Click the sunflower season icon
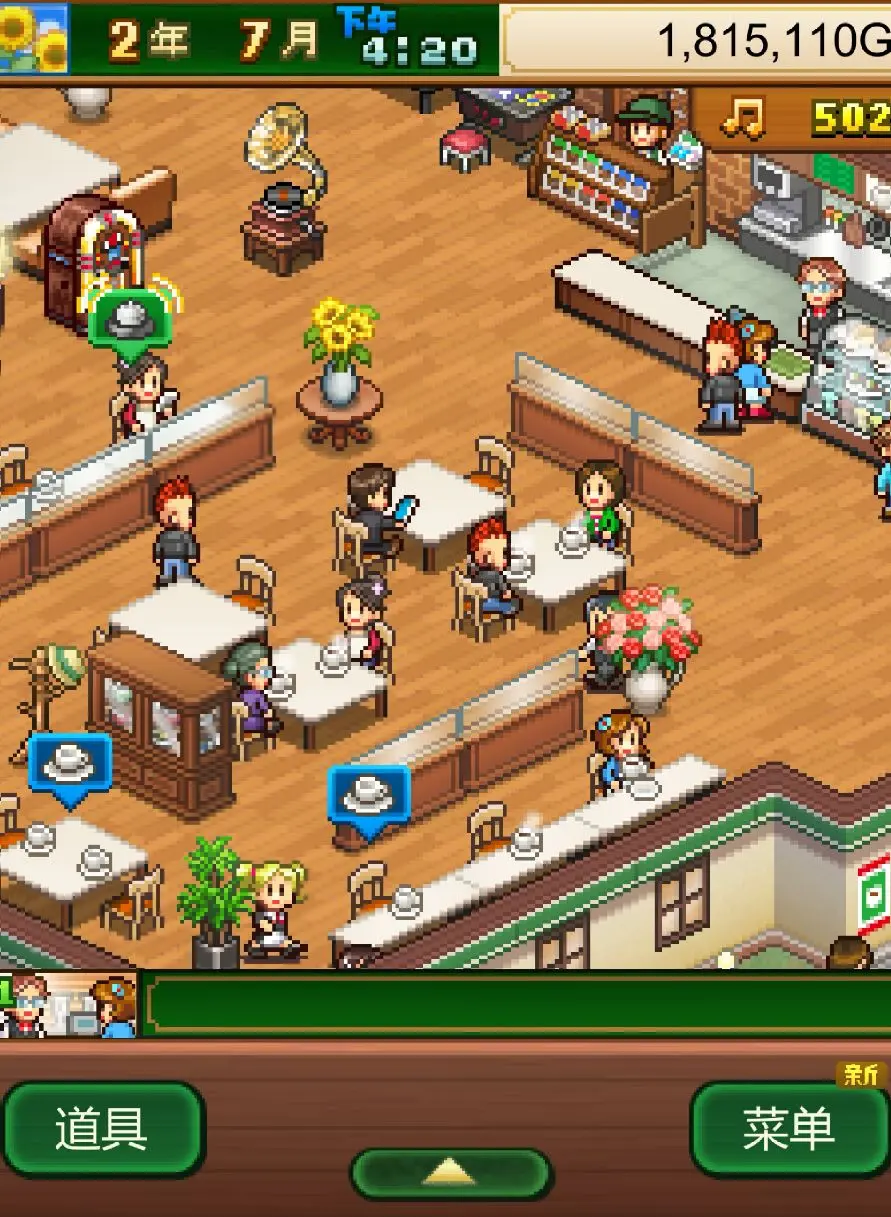Image resolution: width=891 pixels, height=1217 pixels. pos(34,38)
